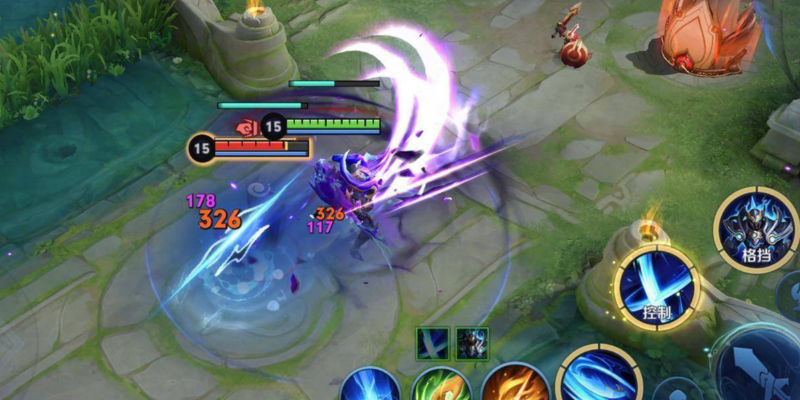Select the small crossed-blades buff icon

(x=432, y=342)
